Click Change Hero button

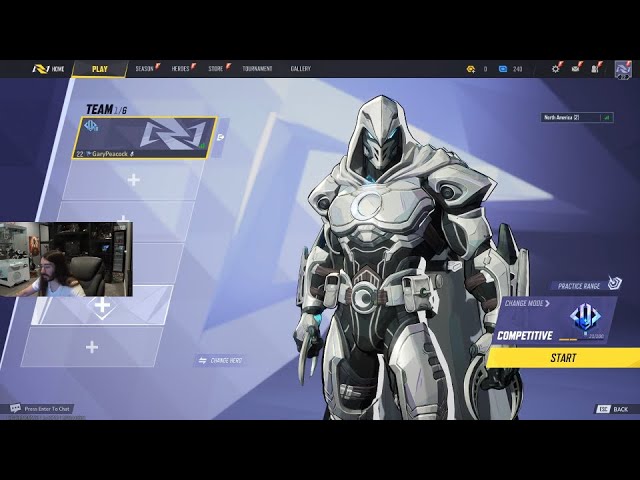(x=221, y=360)
